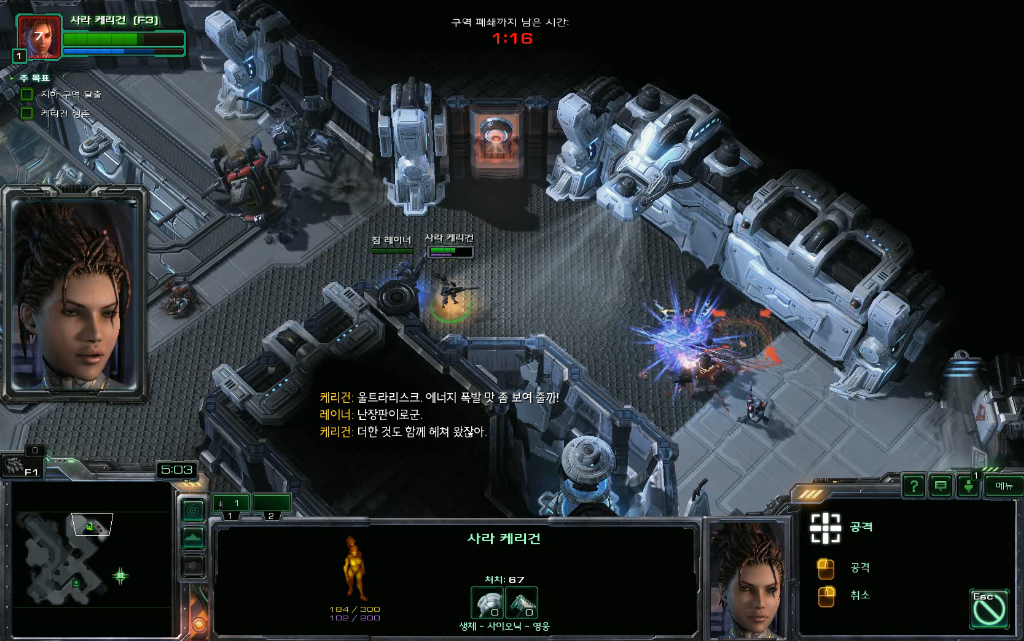Select control group 1 tab

231,503
